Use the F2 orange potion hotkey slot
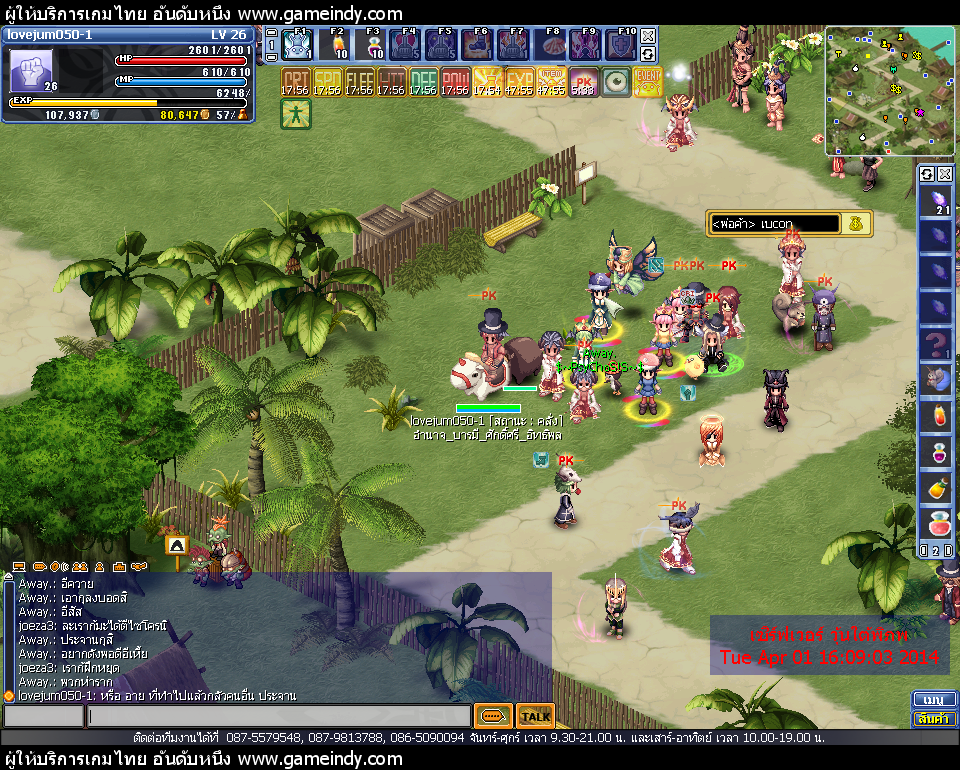960x770 pixels. 336,45
